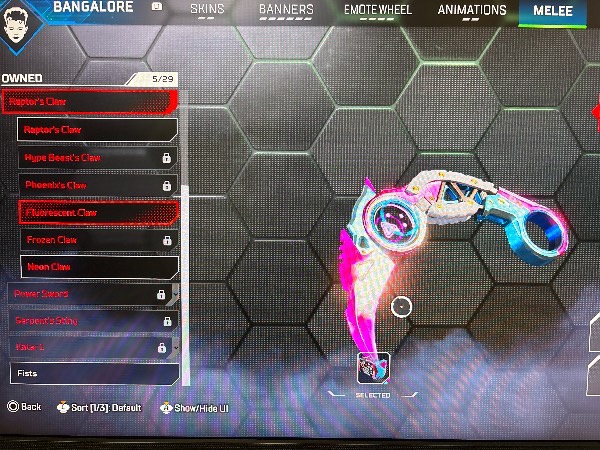Choose the Frozen Claw skin
Image resolution: width=600 pixels, height=450 pixels.
click(97, 240)
